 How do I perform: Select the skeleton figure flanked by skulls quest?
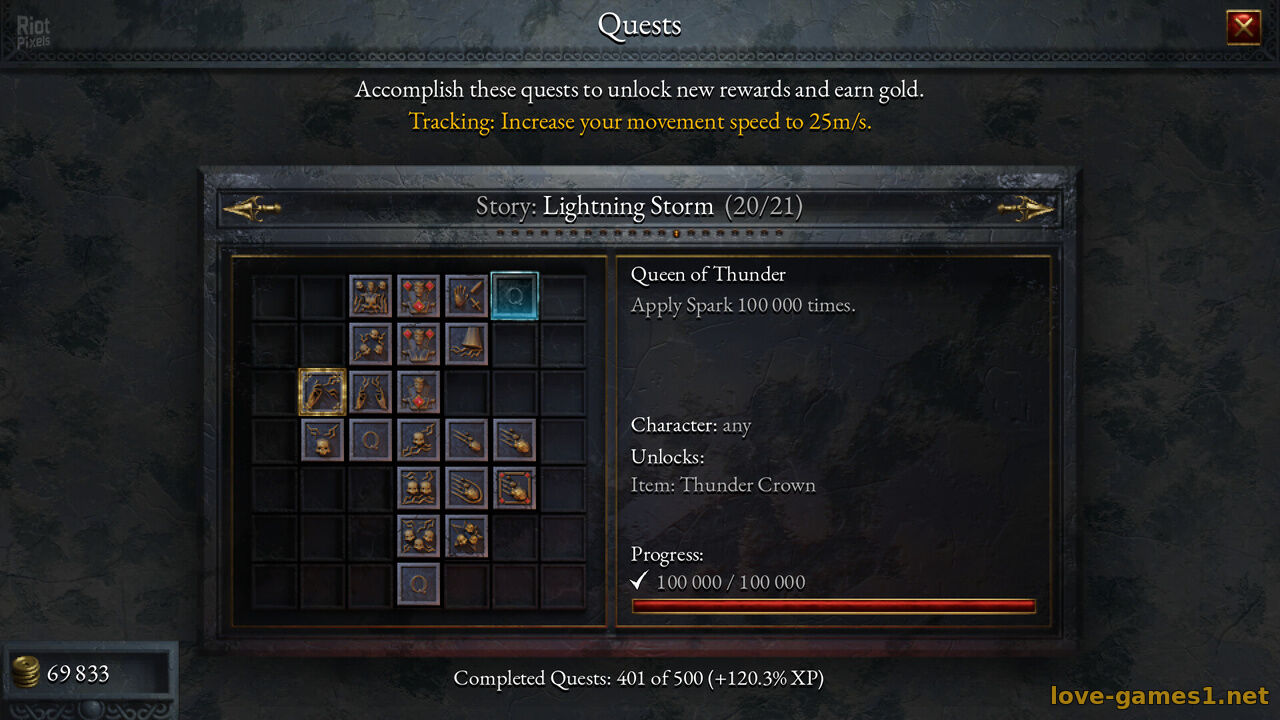(x=370, y=296)
